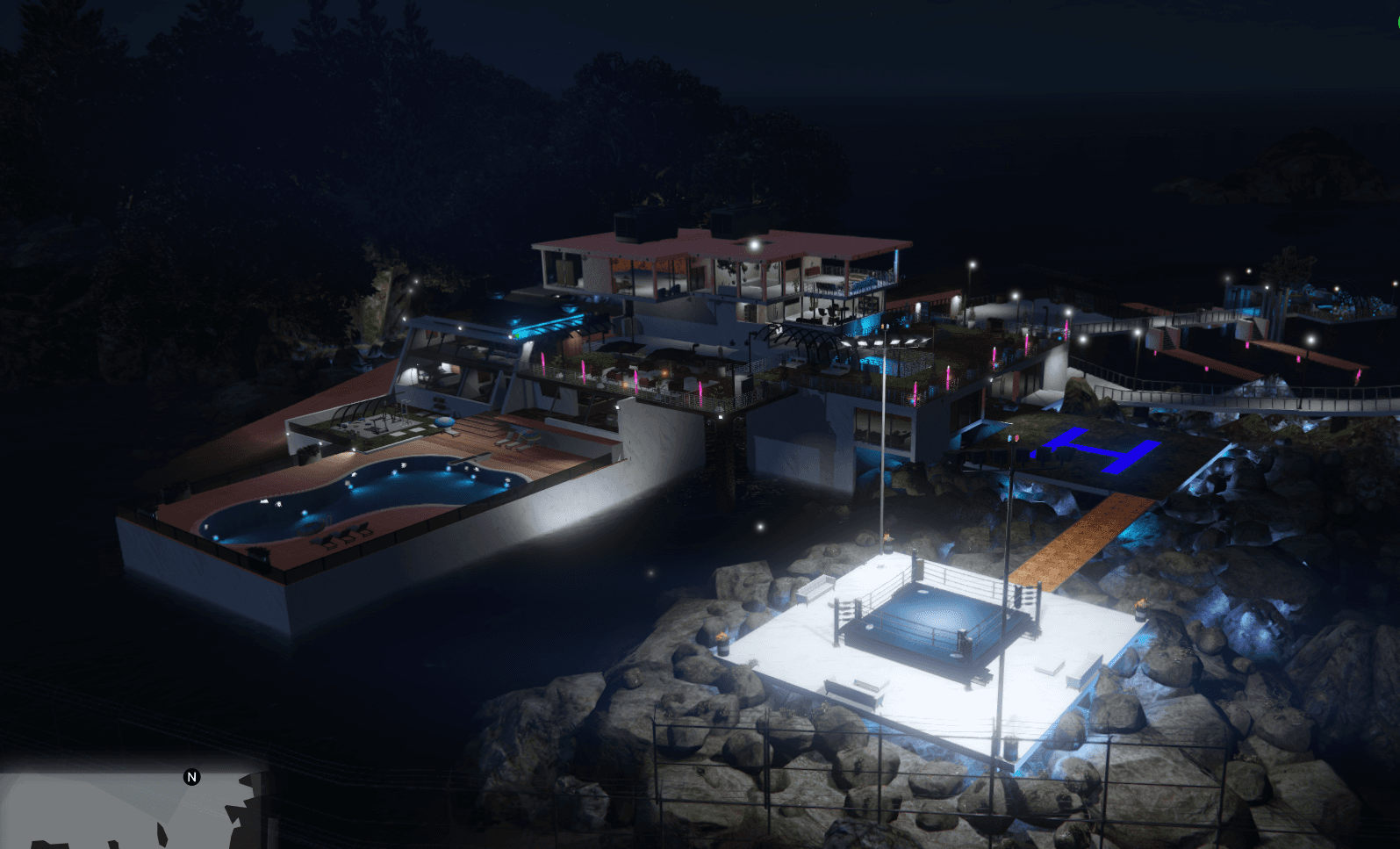Select the north compass marker on minimap
Screen dimensions: 1400x849
tap(192, 777)
